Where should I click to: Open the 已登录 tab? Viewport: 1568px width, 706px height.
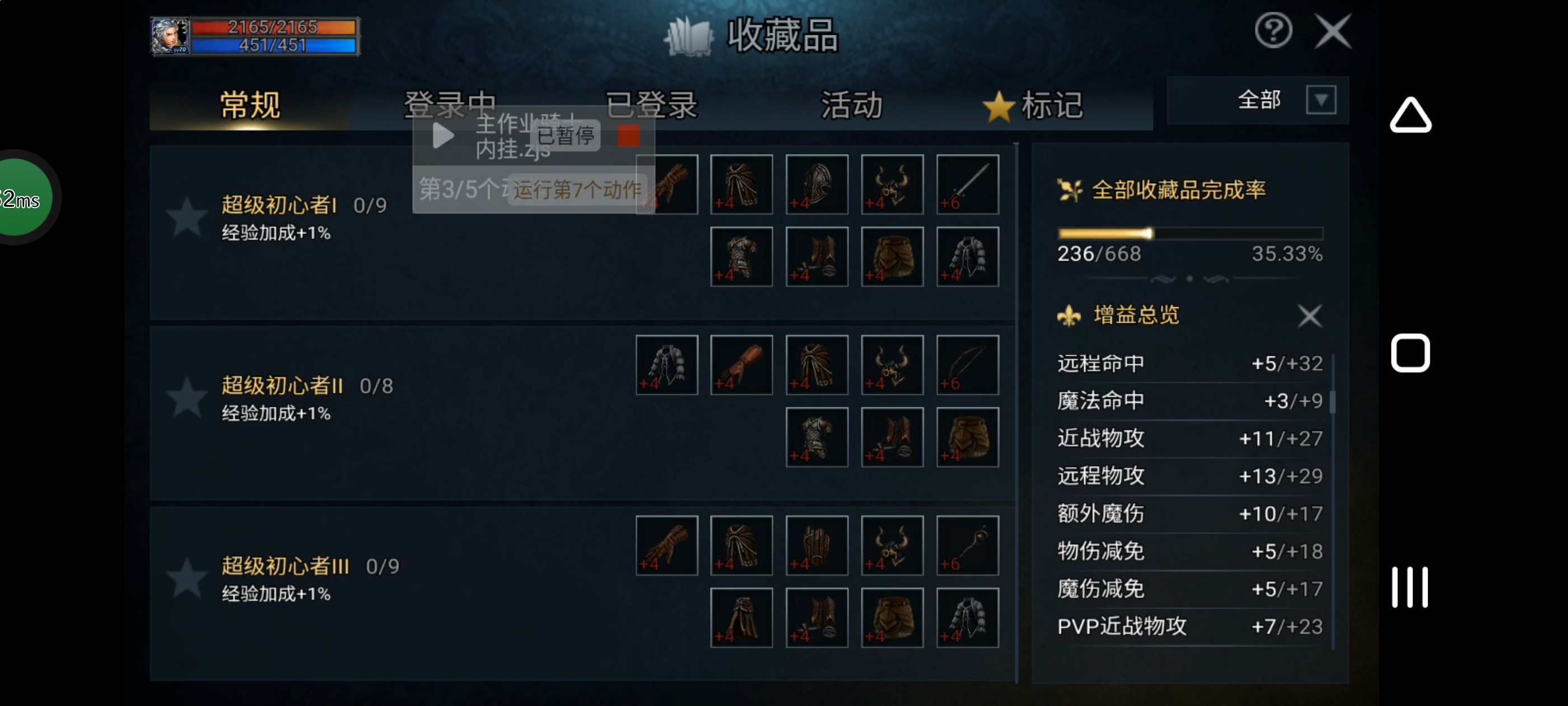651,105
